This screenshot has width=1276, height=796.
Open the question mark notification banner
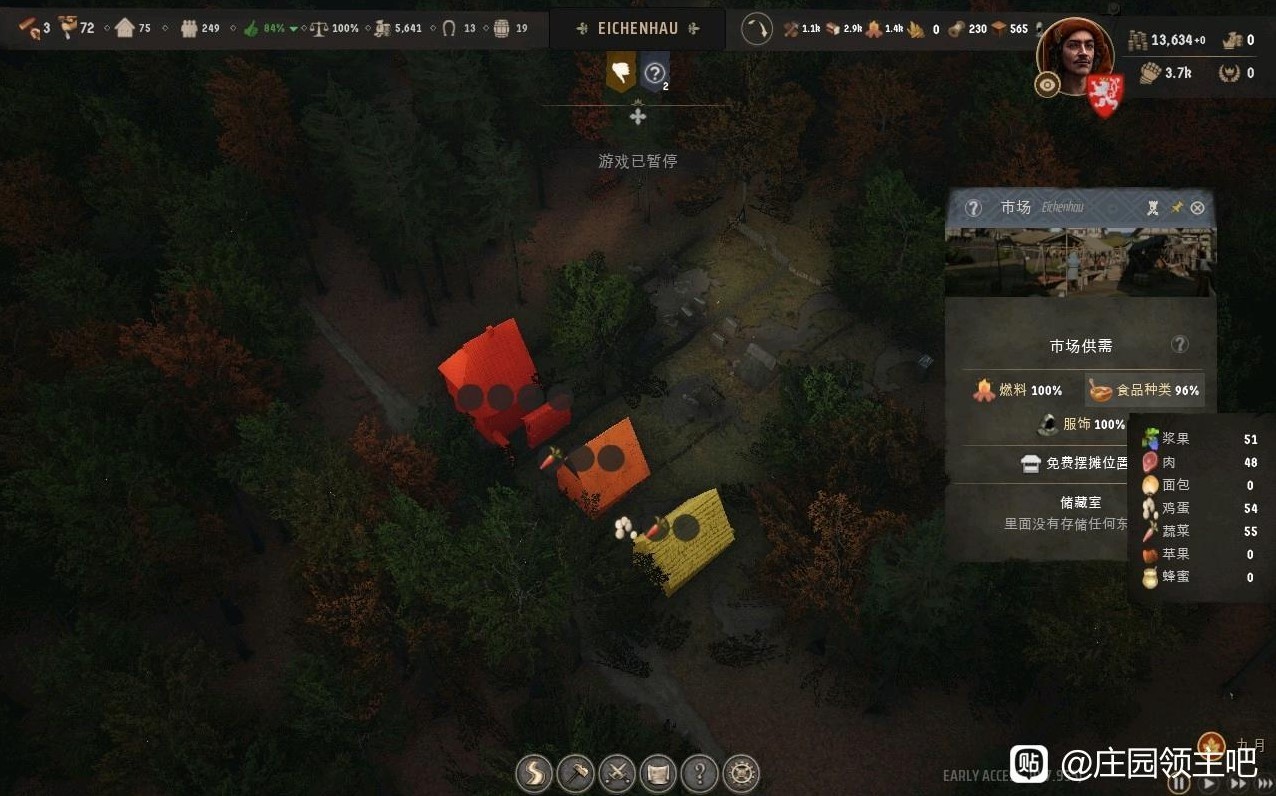click(654, 72)
